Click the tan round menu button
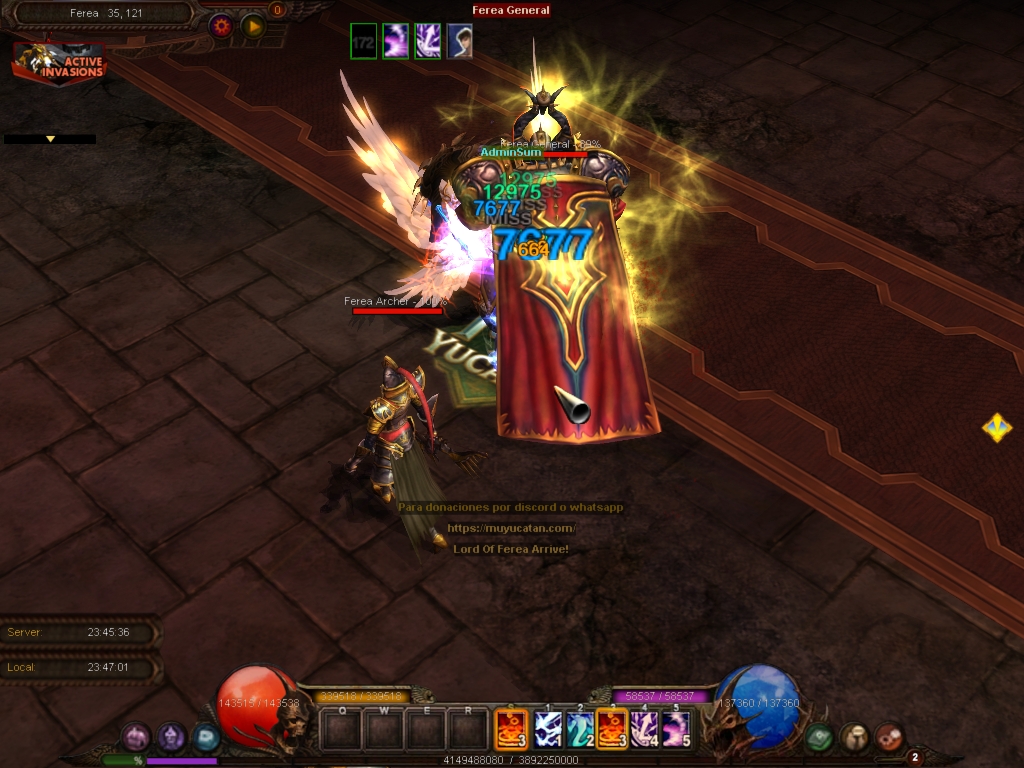The height and width of the screenshot is (768, 1024). [x=854, y=738]
